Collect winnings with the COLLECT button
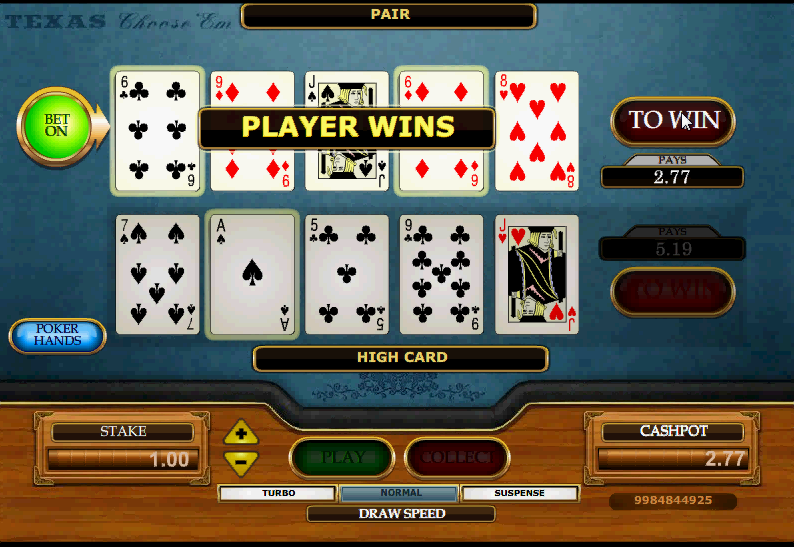The height and width of the screenshot is (547, 794). click(457, 458)
